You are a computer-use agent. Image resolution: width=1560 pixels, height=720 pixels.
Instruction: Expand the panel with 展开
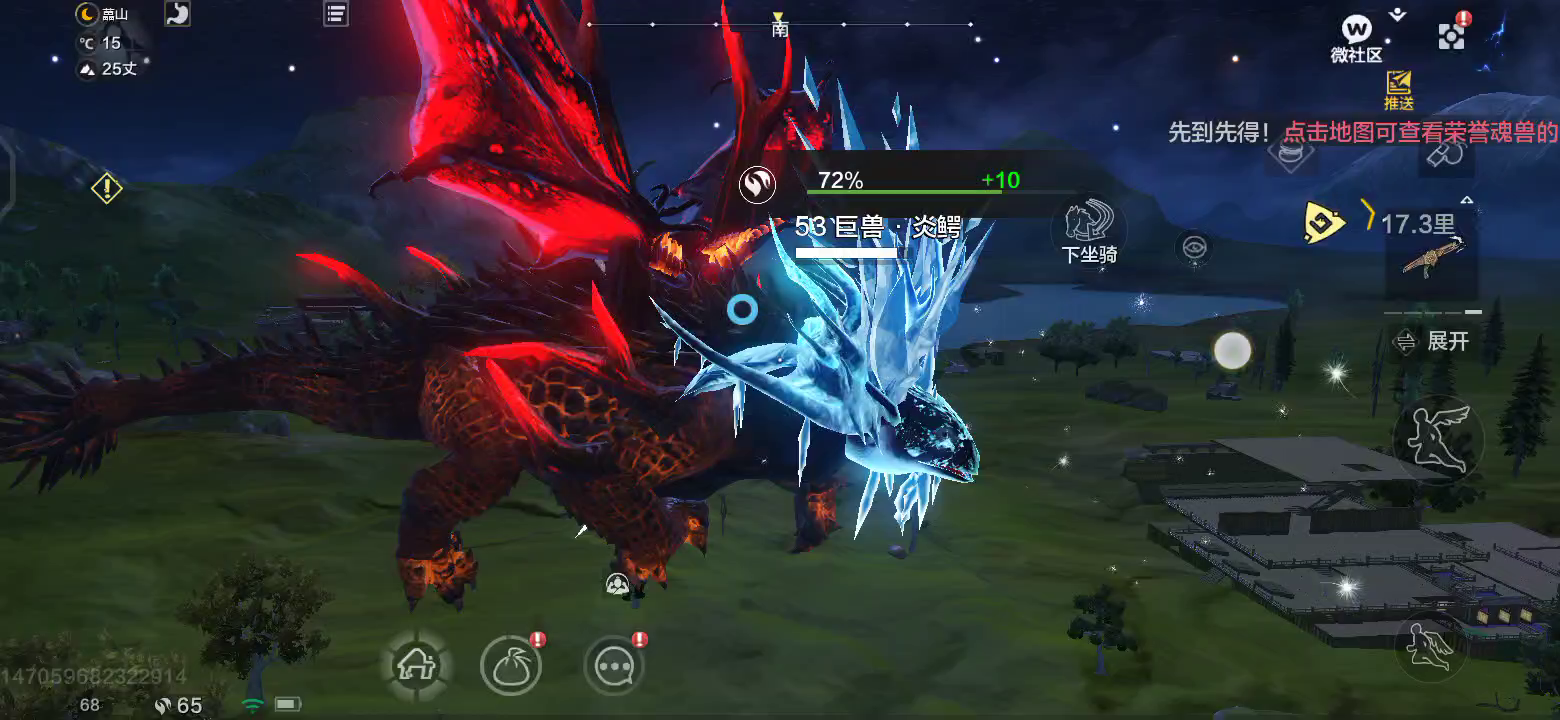tap(1433, 341)
